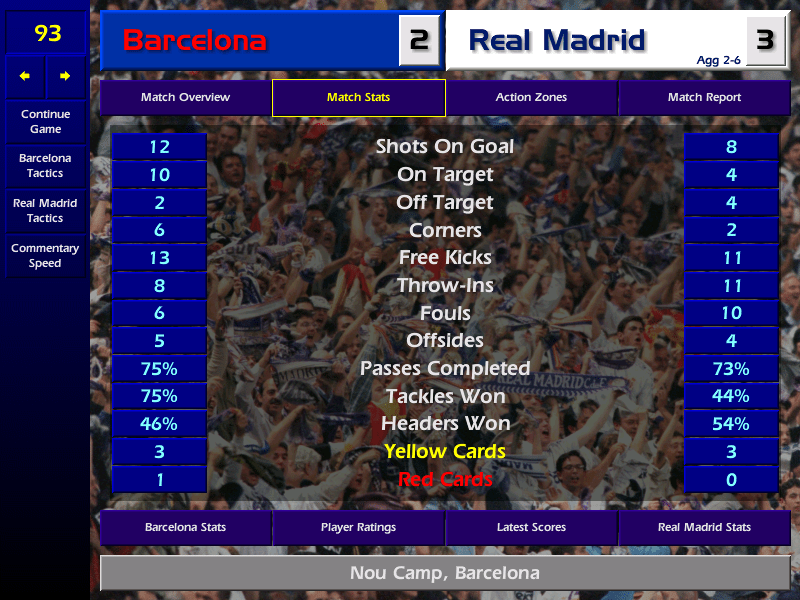The height and width of the screenshot is (600, 800).
Task: Show Player Ratings
Action: [x=358, y=527]
